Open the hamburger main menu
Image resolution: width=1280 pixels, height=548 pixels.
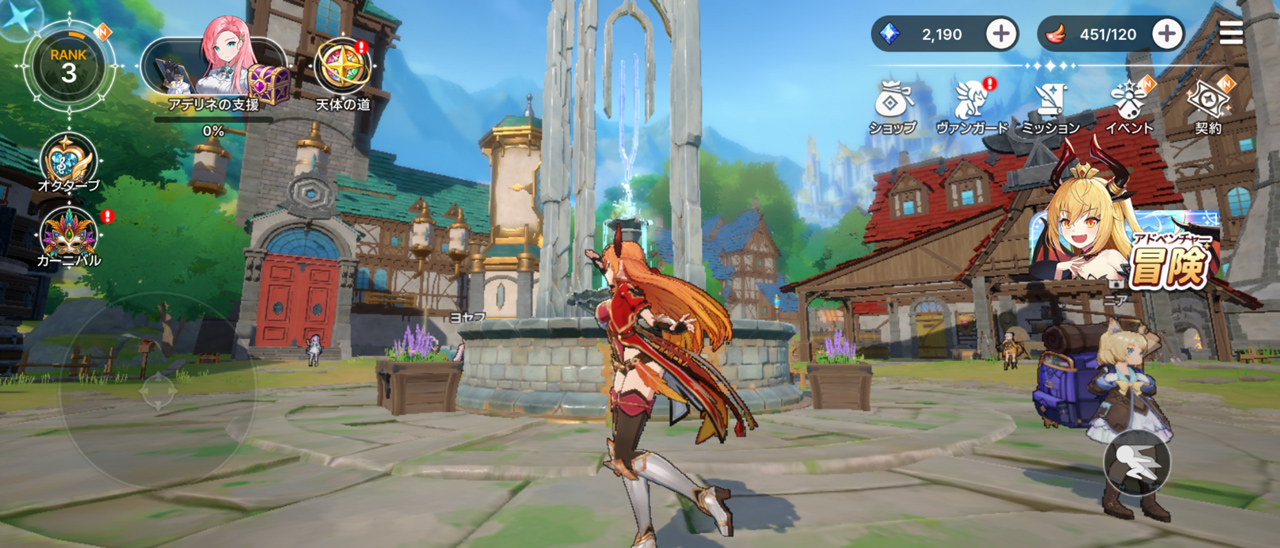click(x=1231, y=33)
